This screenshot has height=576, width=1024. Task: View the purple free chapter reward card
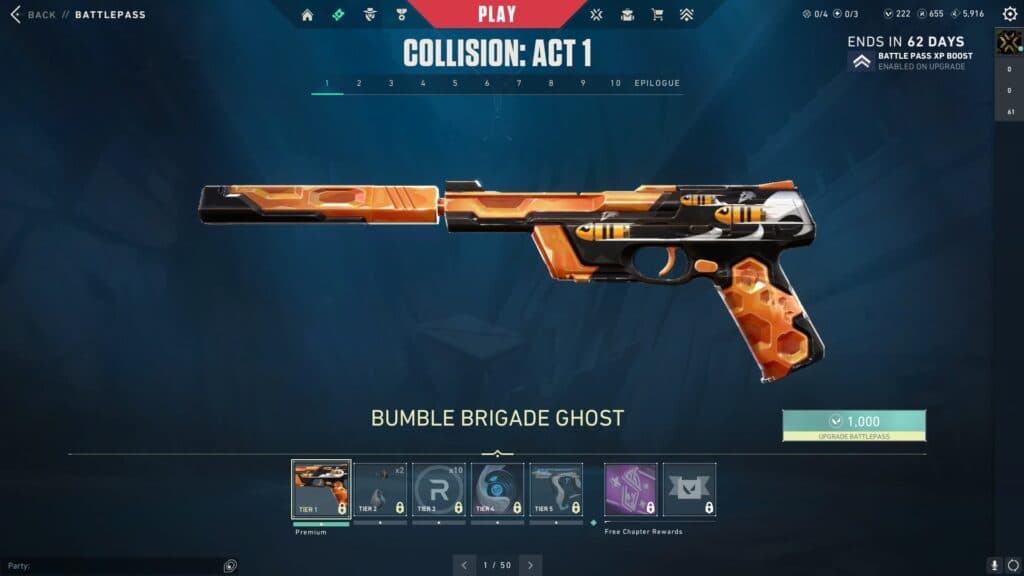pos(631,489)
